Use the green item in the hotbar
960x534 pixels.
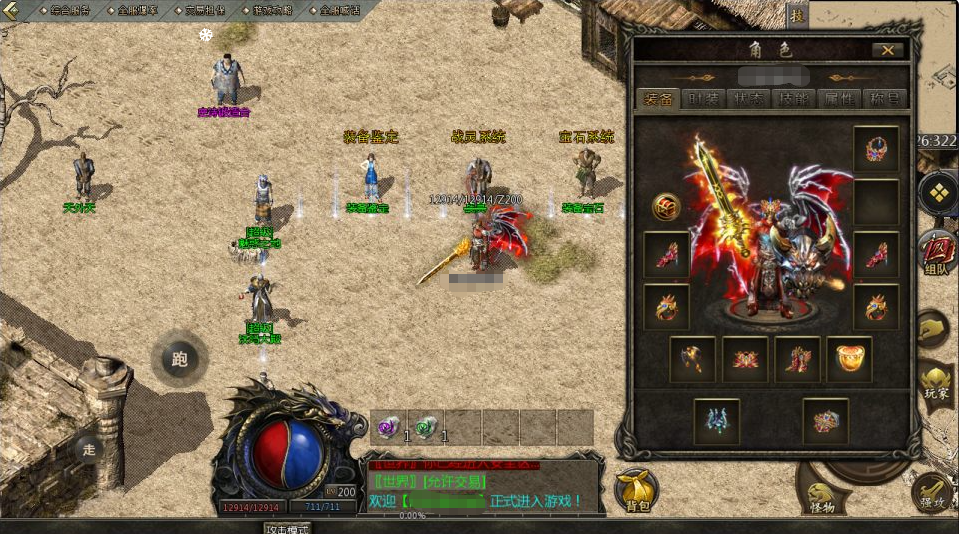coord(424,428)
